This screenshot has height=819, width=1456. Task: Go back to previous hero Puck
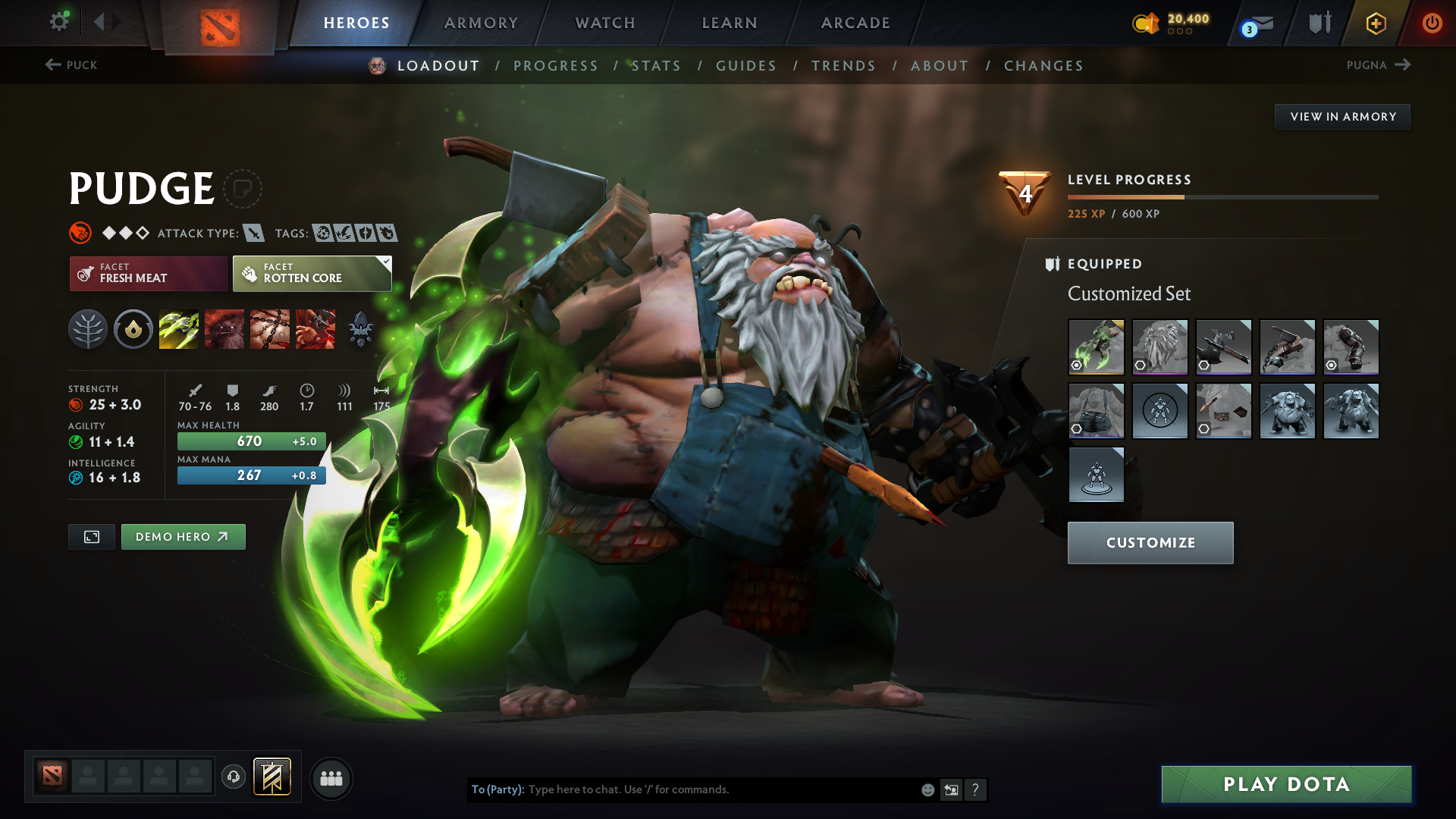click(71, 65)
